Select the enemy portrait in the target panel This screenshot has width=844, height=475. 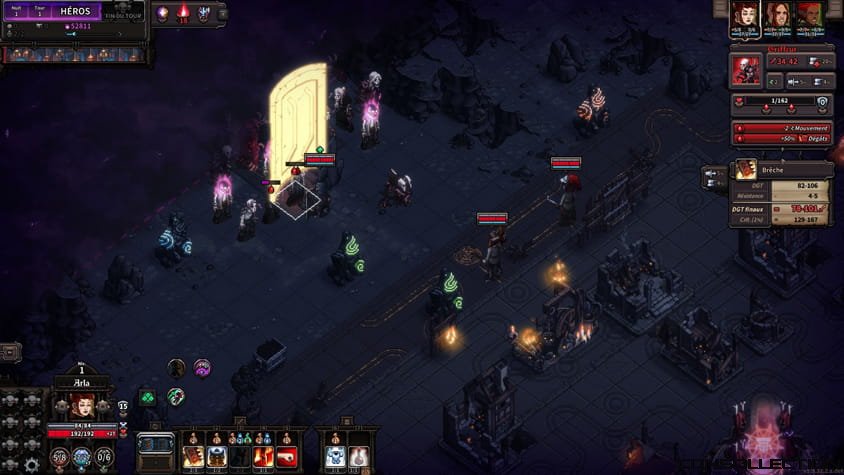tap(745, 70)
